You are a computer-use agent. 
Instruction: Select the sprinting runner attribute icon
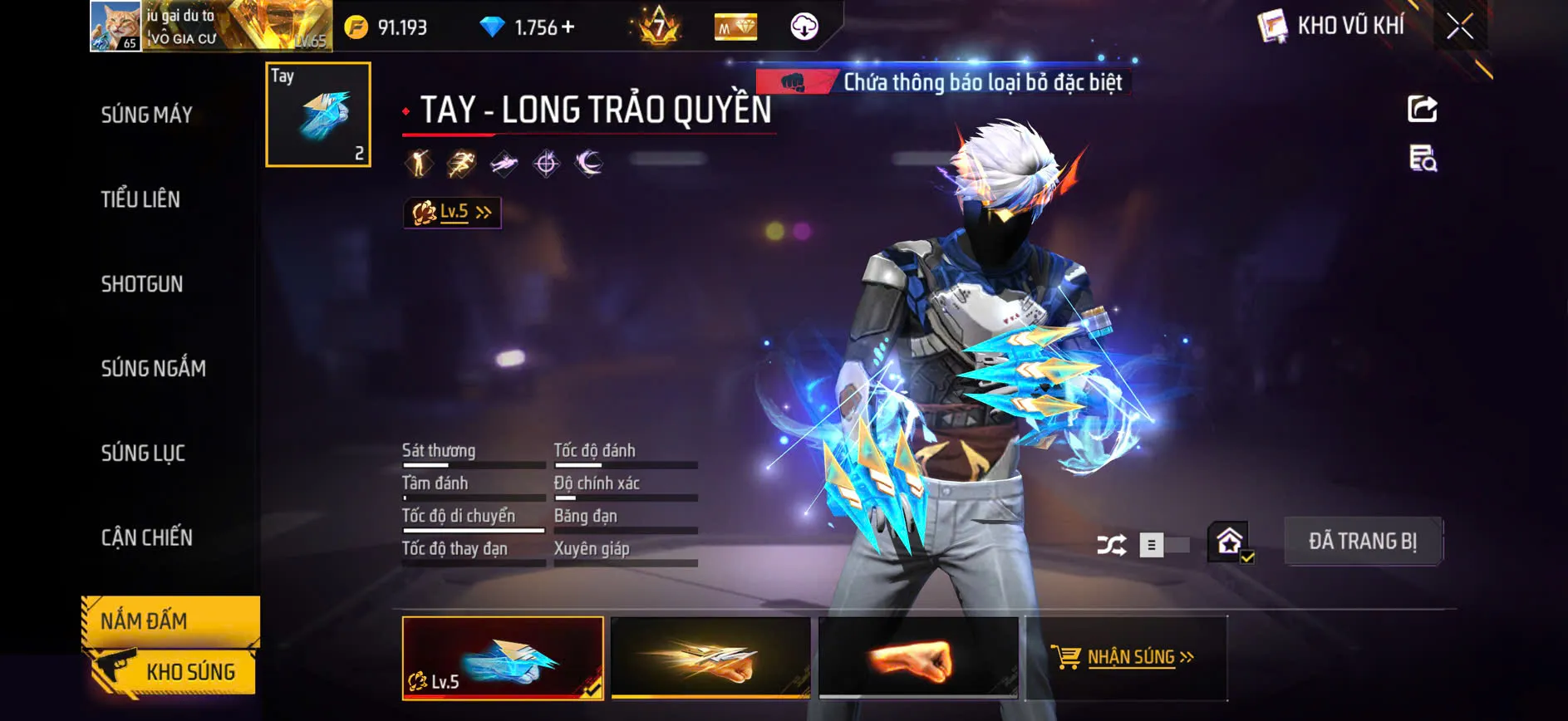pyautogui.click(x=460, y=163)
